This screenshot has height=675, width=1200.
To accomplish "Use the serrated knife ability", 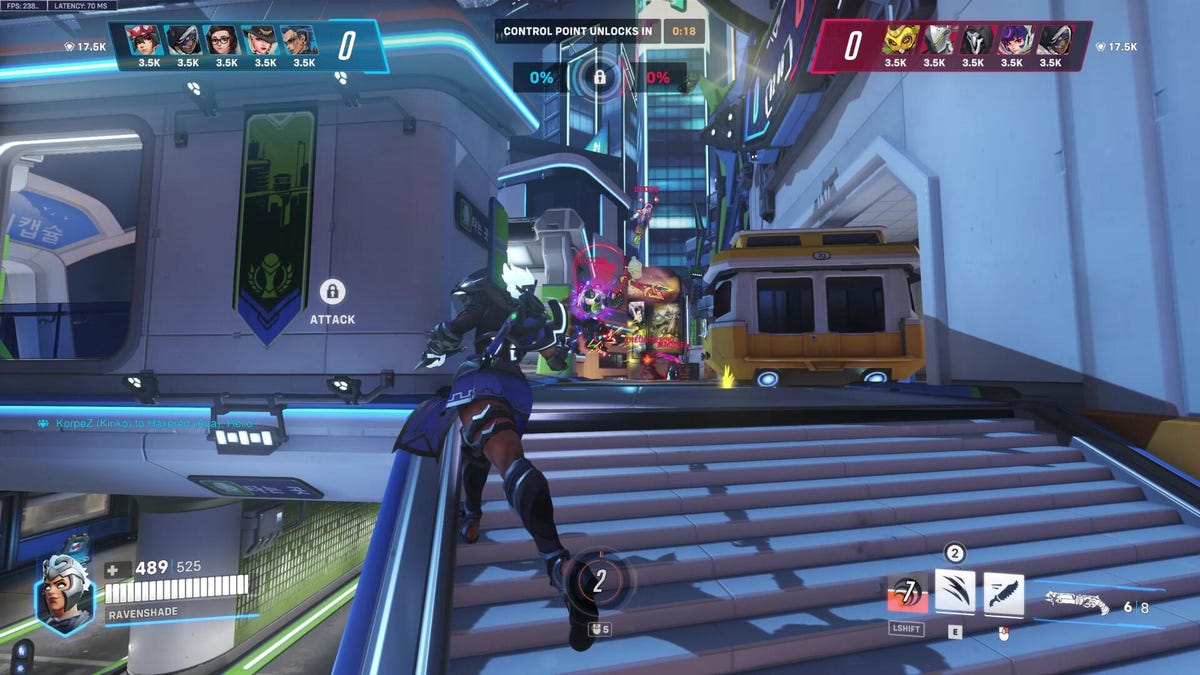I will (1003, 592).
